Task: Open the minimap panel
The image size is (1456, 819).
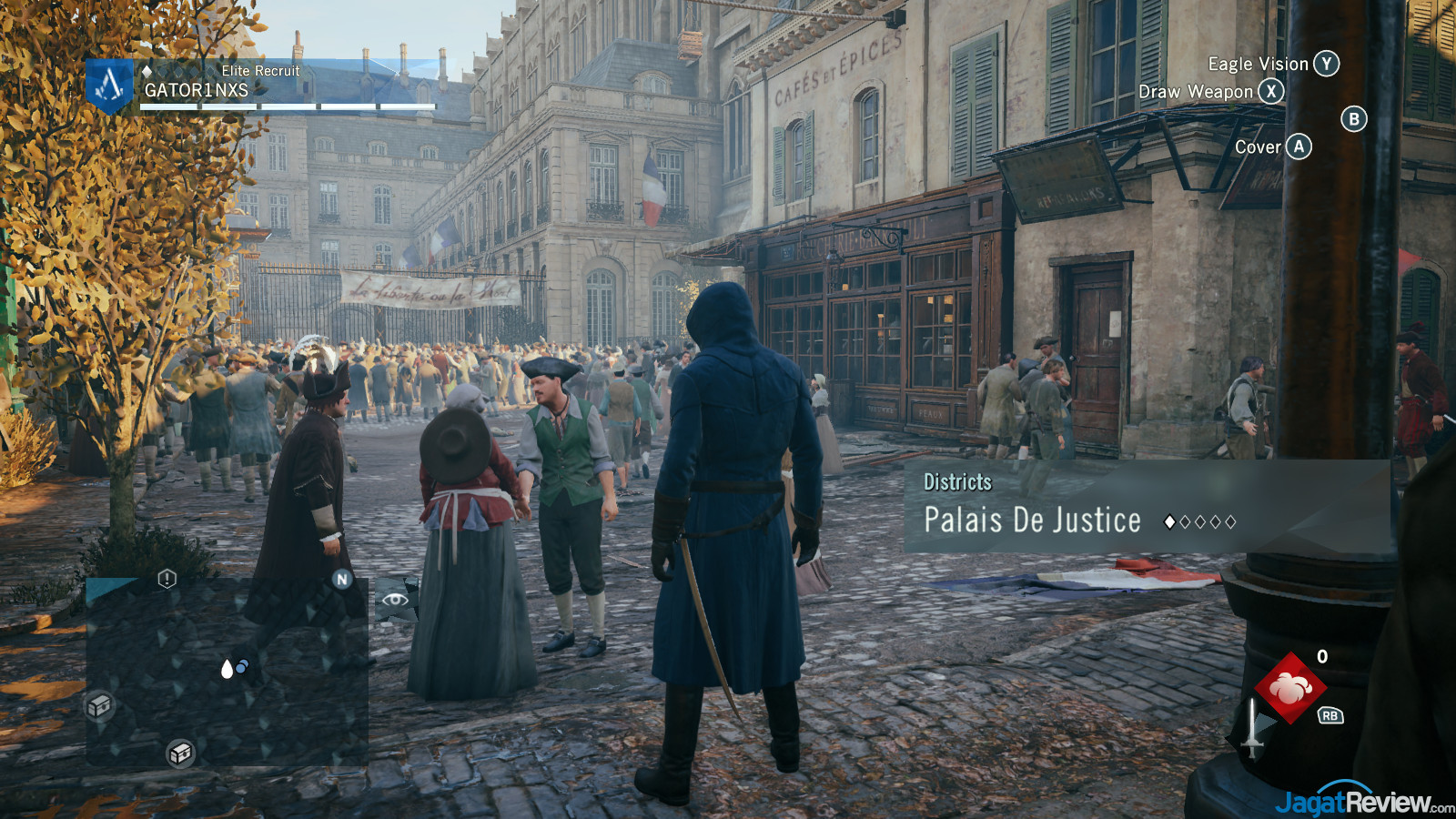Action: point(227,671)
